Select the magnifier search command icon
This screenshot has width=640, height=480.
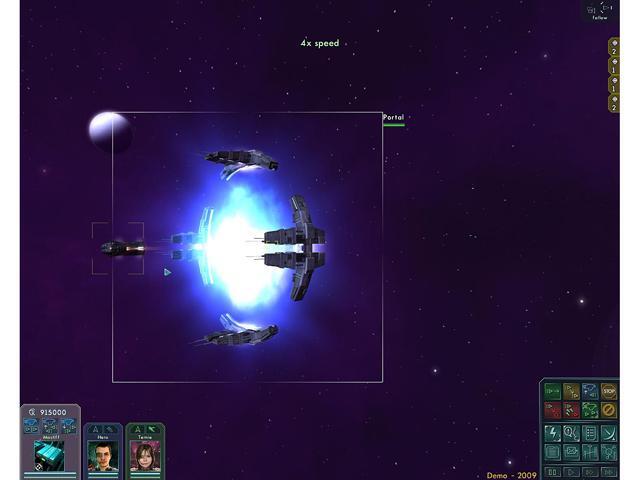pyautogui.click(x=571, y=433)
